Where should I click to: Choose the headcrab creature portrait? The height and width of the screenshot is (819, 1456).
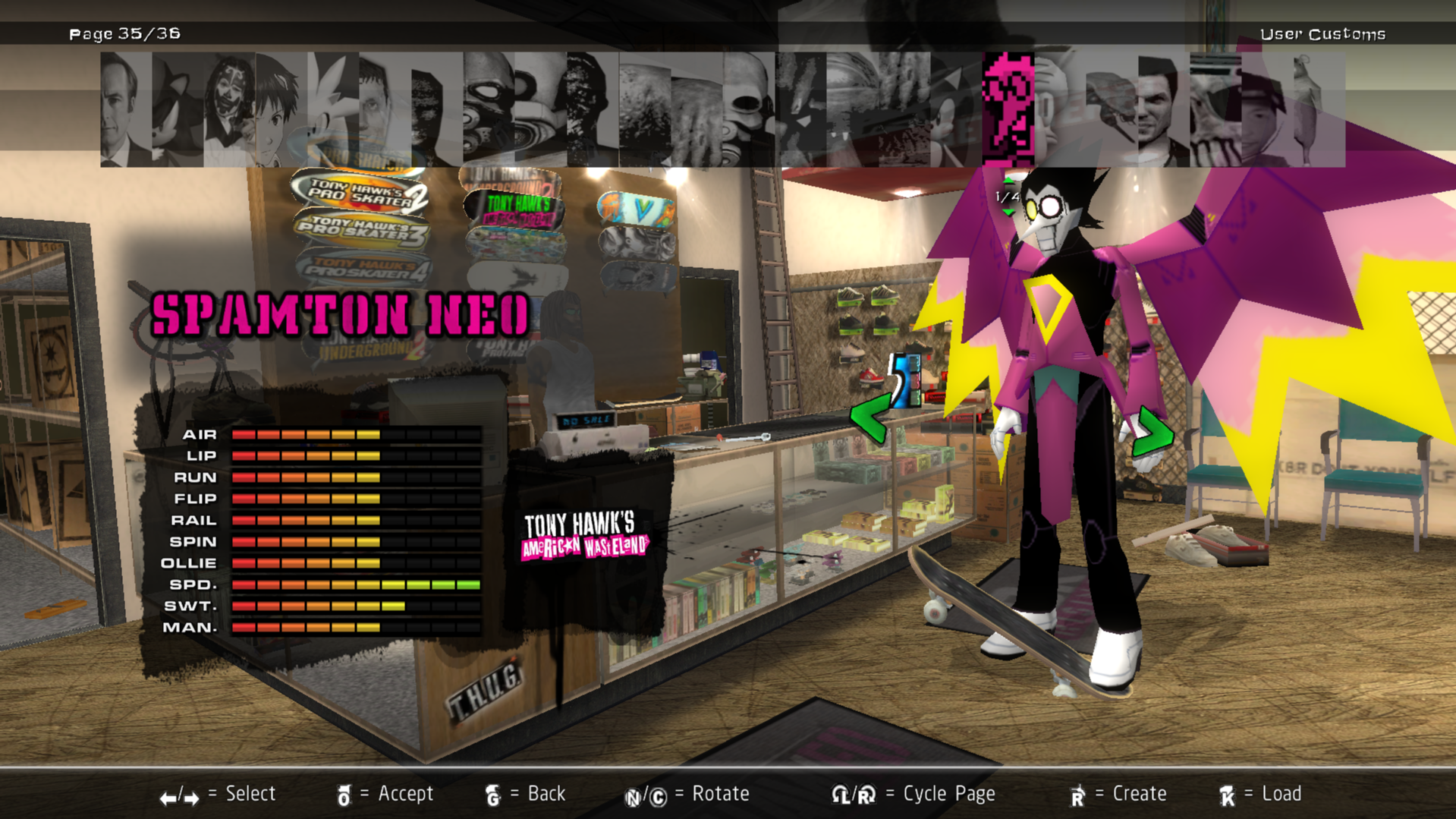(1112, 109)
